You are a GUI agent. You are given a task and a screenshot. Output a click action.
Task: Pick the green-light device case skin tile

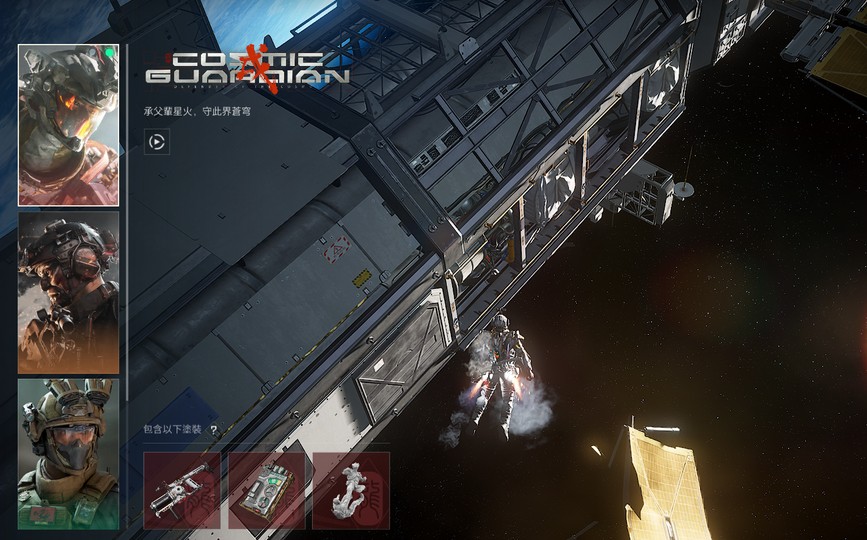pos(266,490)
